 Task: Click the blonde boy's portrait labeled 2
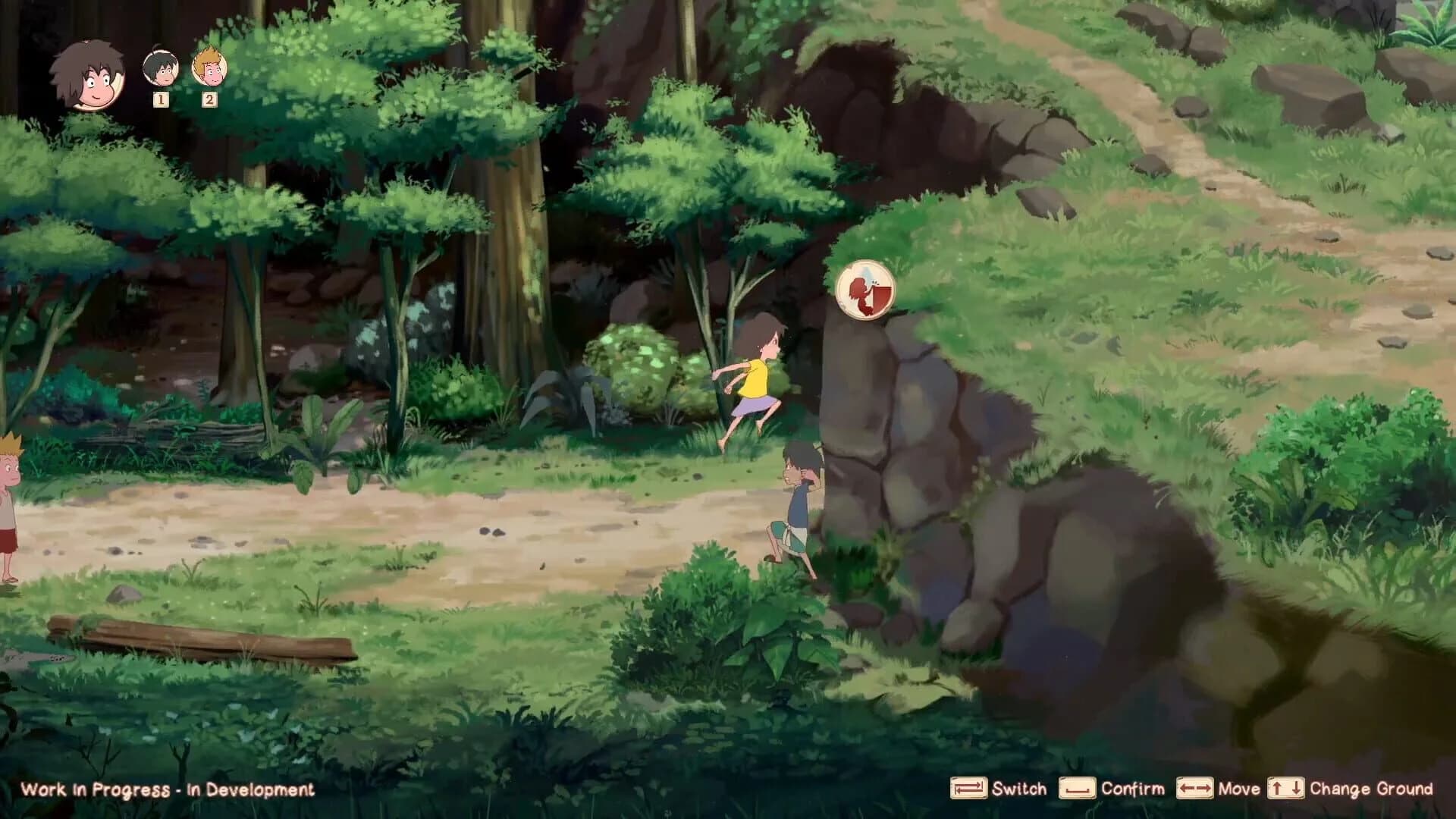[x=209, y=67]
